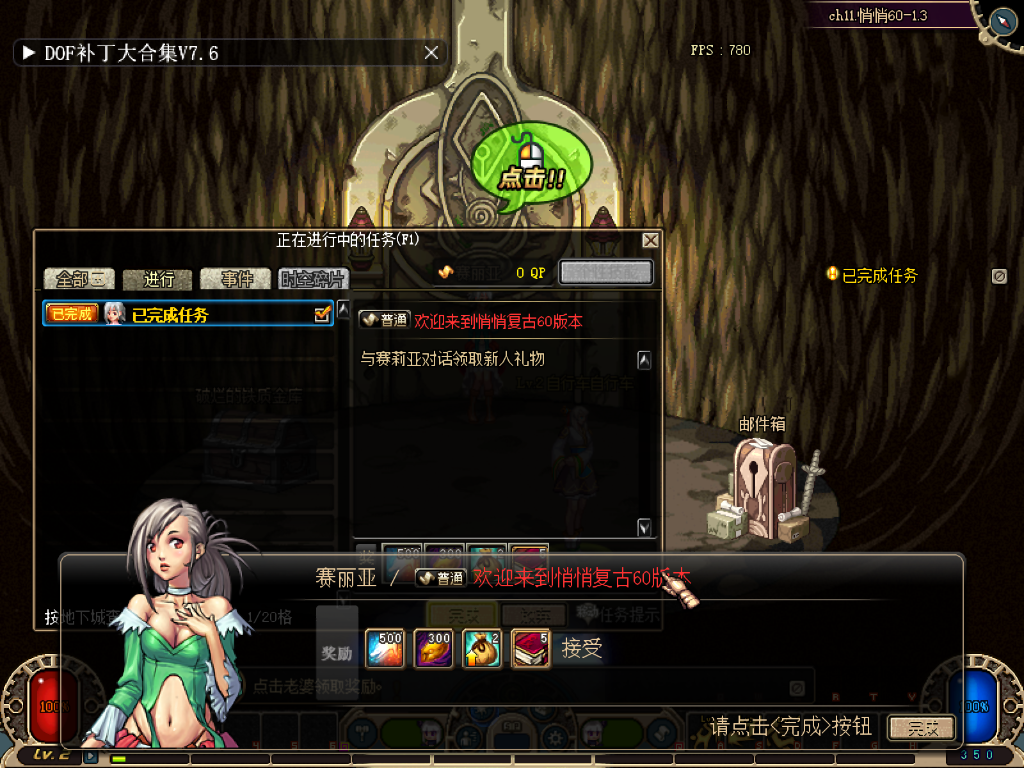Viewport: 1024px width, 768px height.
Task: Select the blue 500 reward icon
Action: (x=385, y=648)
